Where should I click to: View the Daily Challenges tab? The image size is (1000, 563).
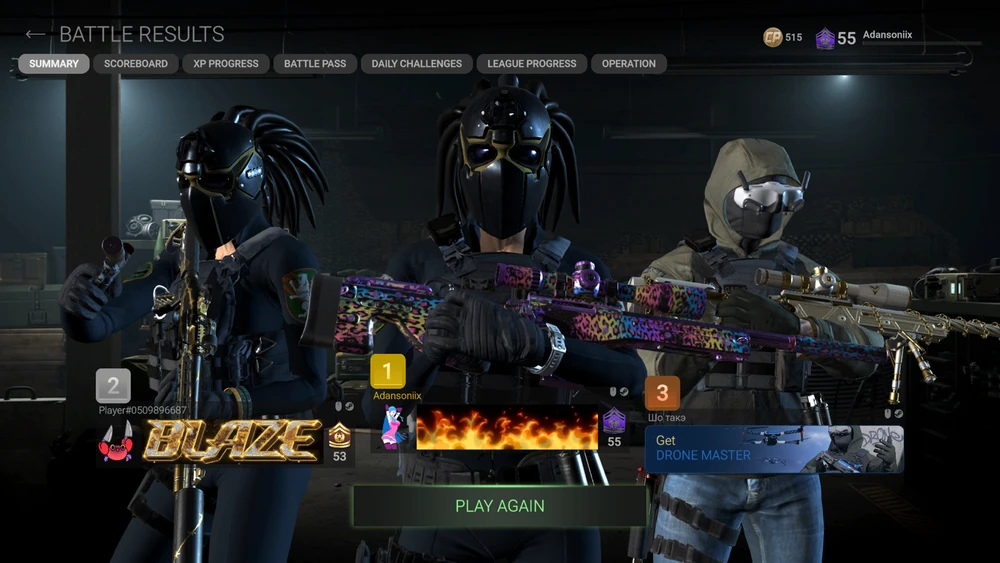click(416, 64)
